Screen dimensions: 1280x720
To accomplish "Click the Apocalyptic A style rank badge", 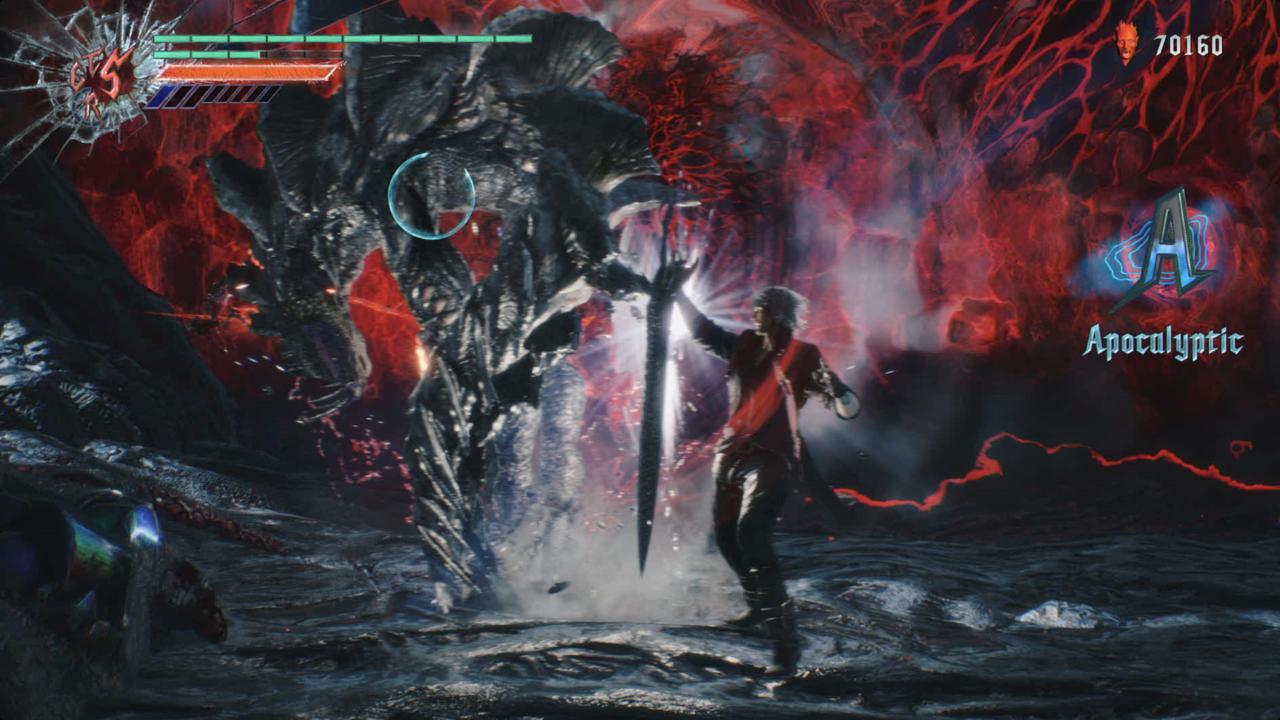I will pos(1162,249).
